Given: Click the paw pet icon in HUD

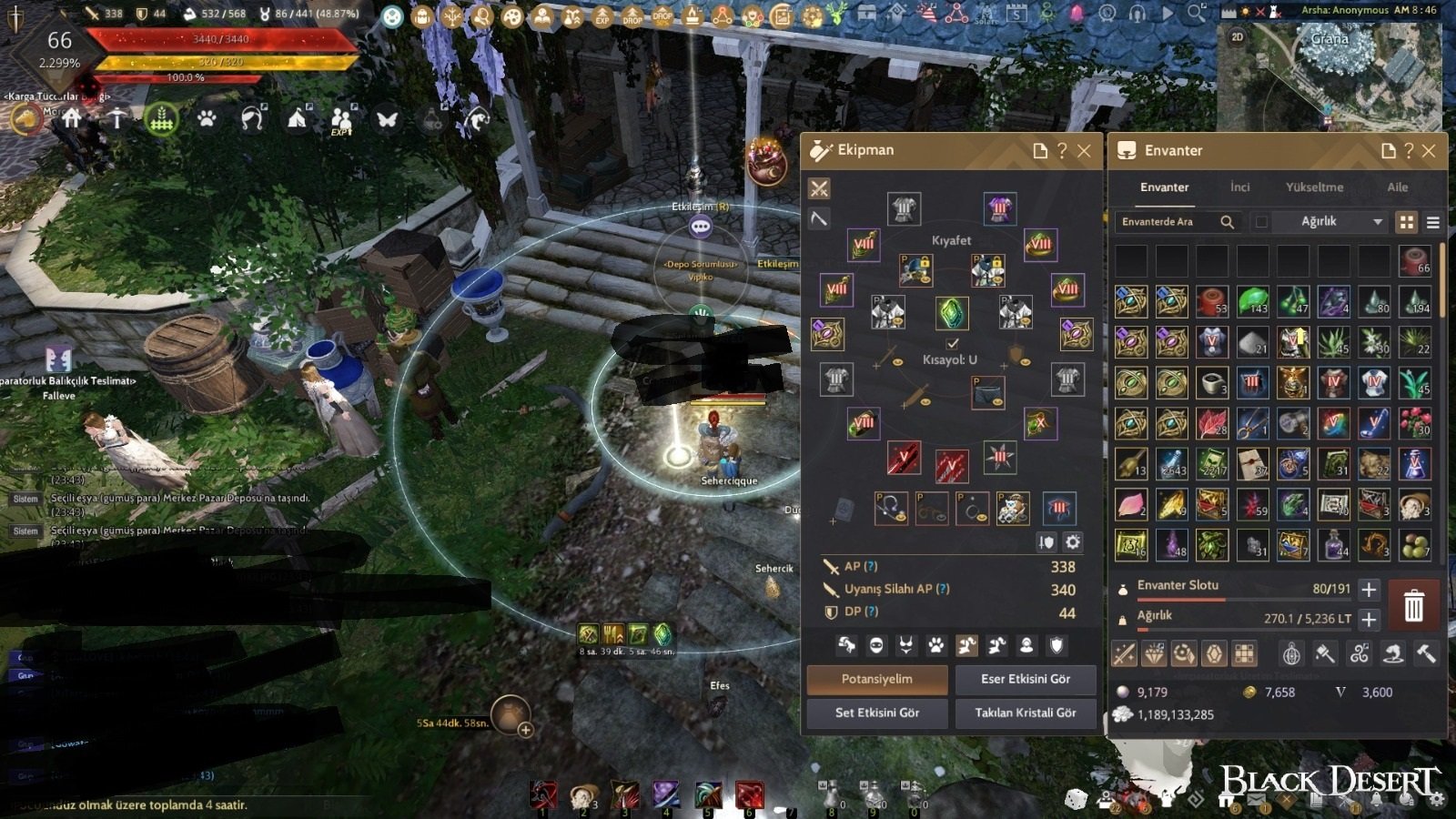Looking at the screenshot, I should click(x=207, y=119).
